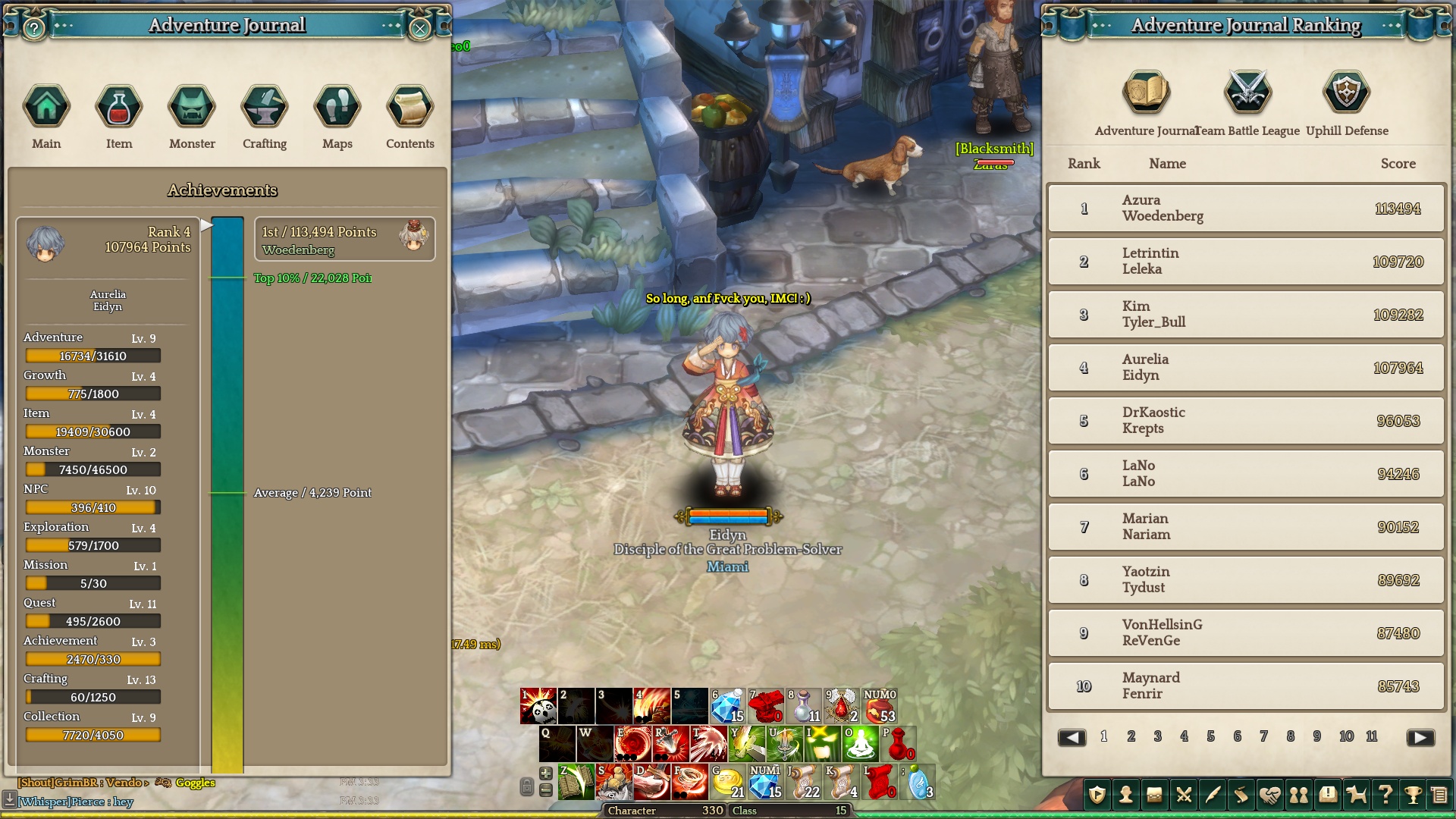Open the Adventure Journal help button

34,29
